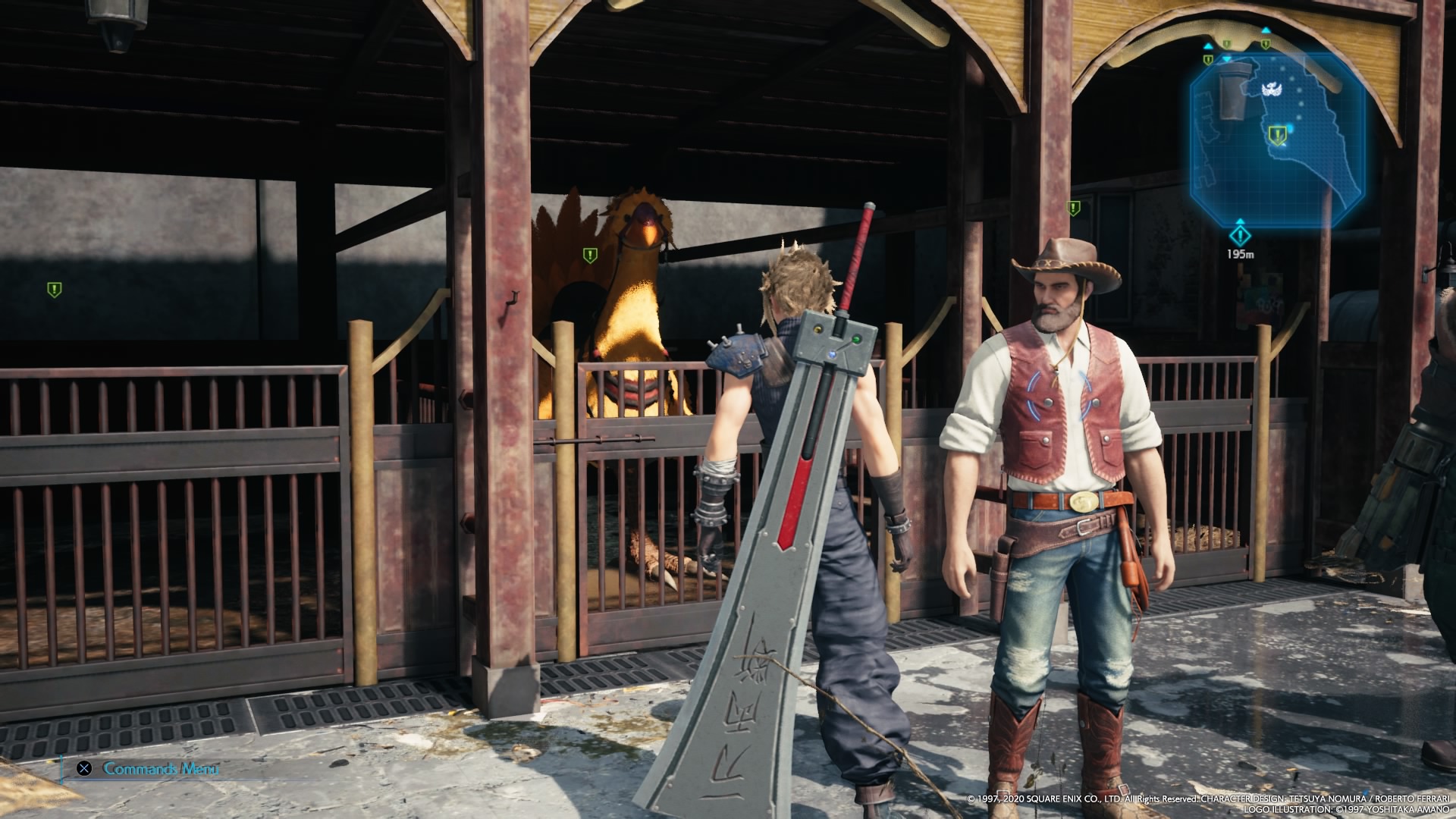Select the cyan objective marker showing 195m
The image size is (1456, 819).
pos(1240,233)
